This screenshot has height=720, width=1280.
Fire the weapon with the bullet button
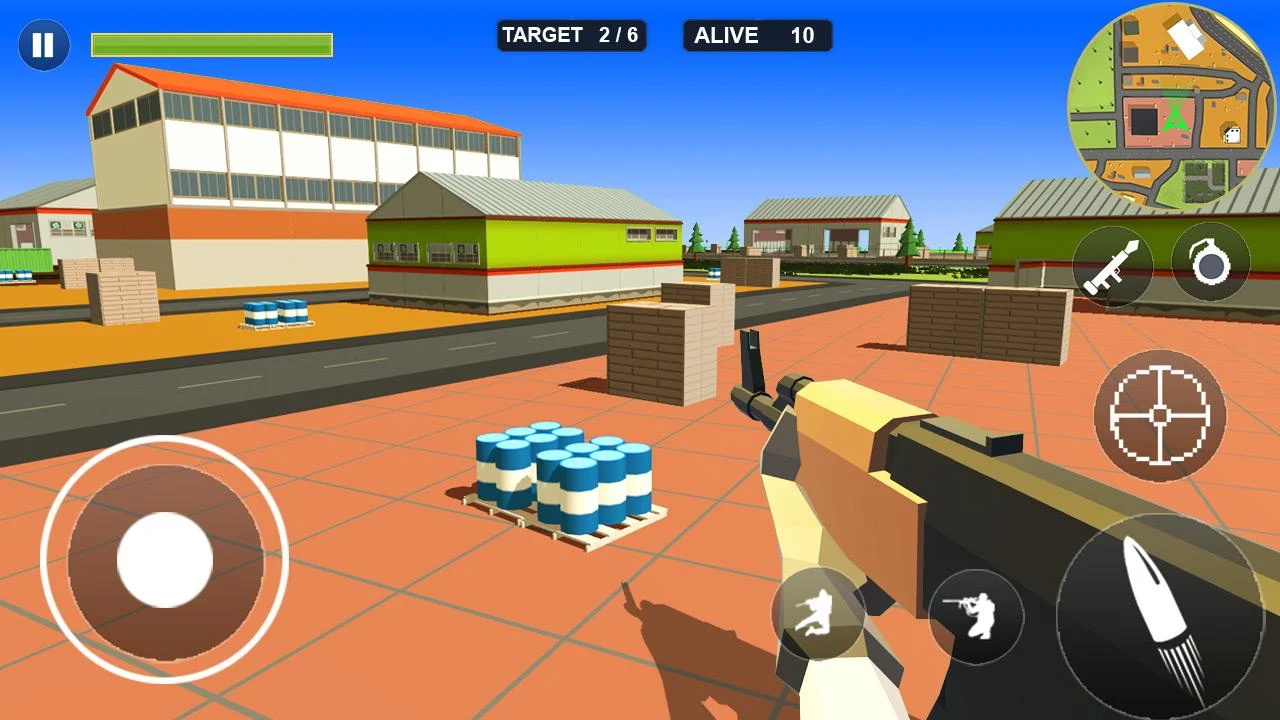(x=1160, y=617)
